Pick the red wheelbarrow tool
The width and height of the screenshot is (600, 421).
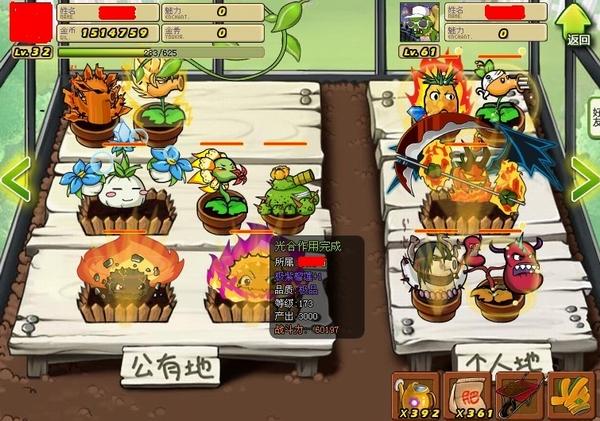pos(520,394)
